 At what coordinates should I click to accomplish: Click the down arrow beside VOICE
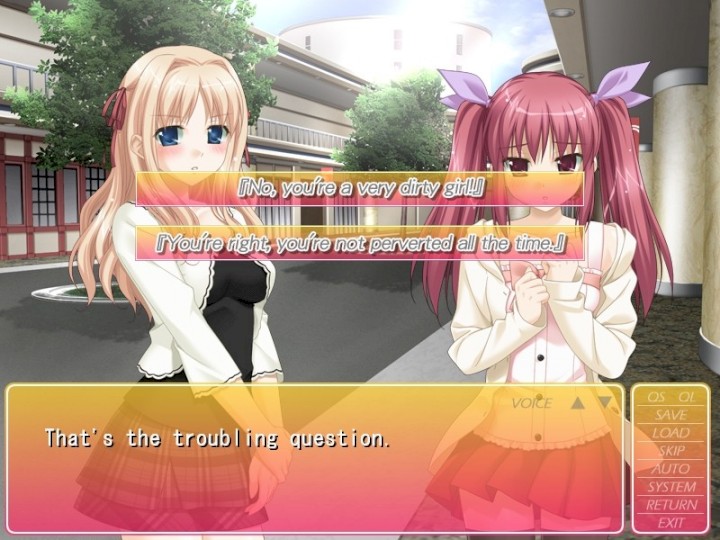tap(604, 404)
